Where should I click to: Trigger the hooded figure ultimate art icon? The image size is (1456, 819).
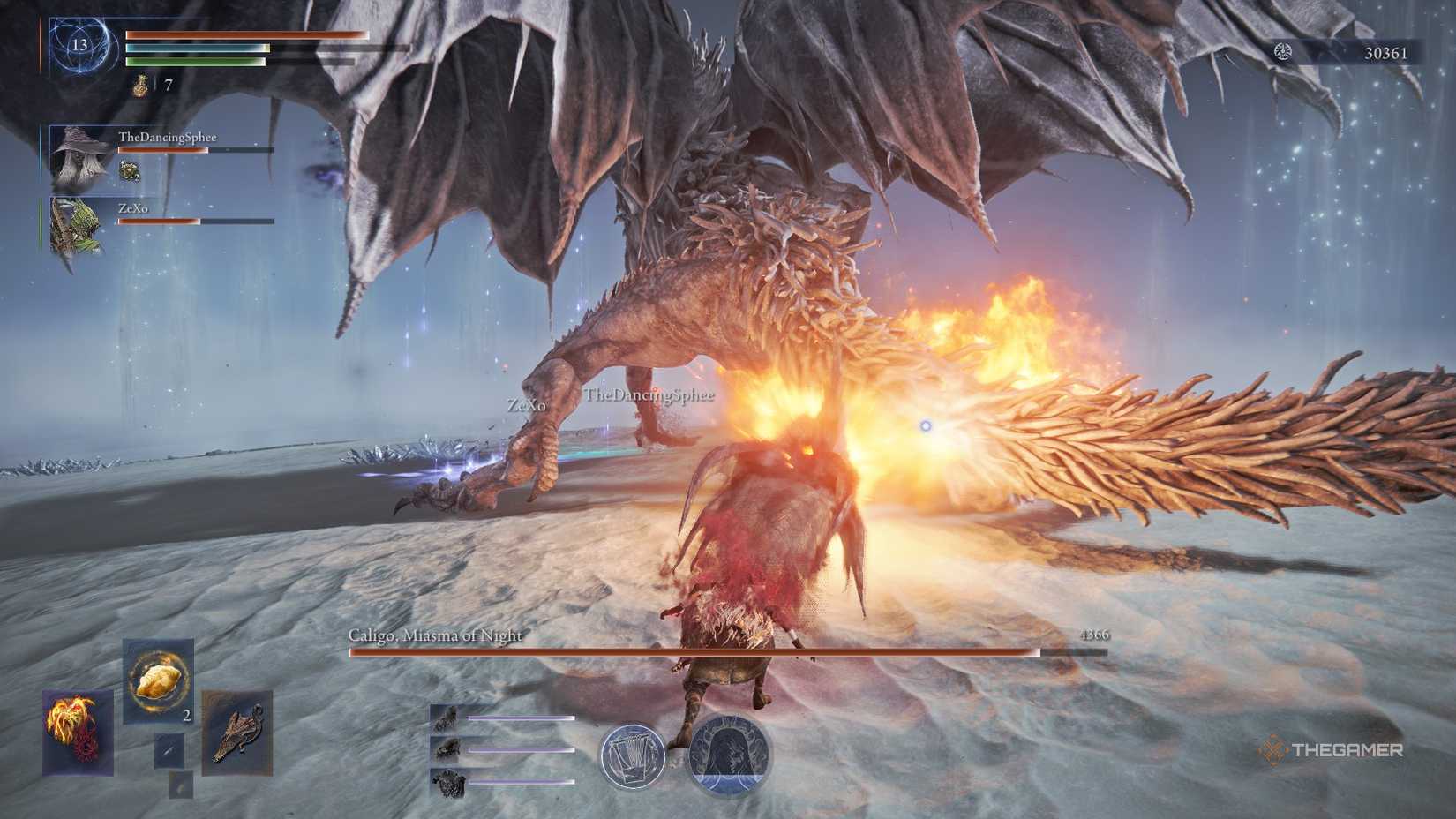click(729, 754)
